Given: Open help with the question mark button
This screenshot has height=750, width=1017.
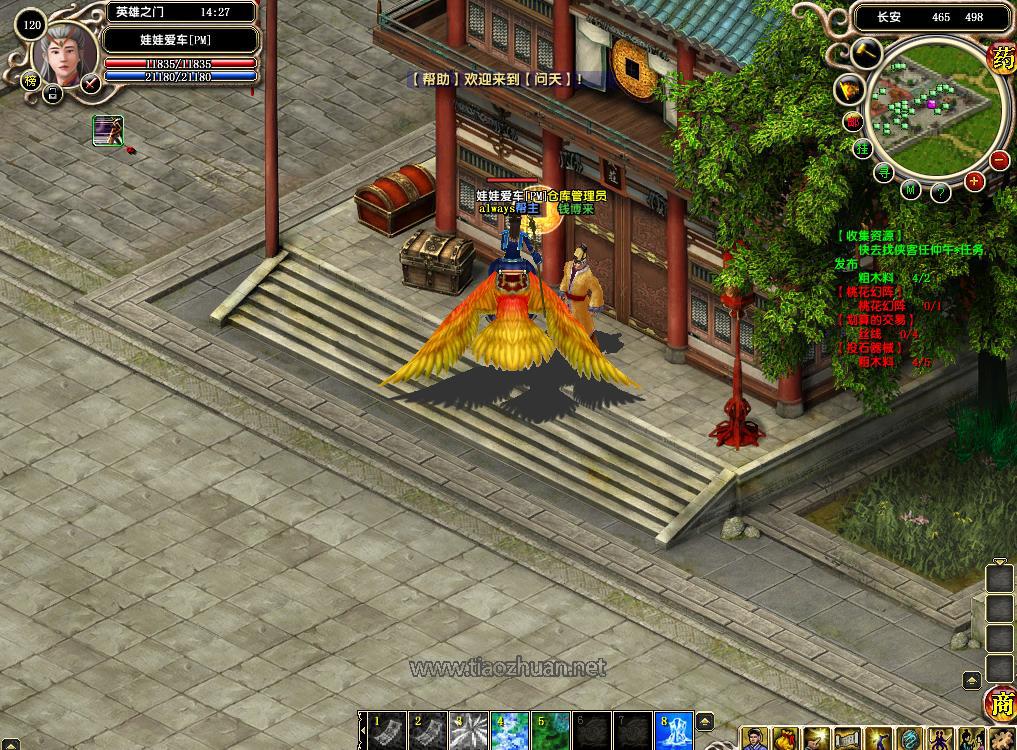Looking at the screenshot, I should [940, 192].
